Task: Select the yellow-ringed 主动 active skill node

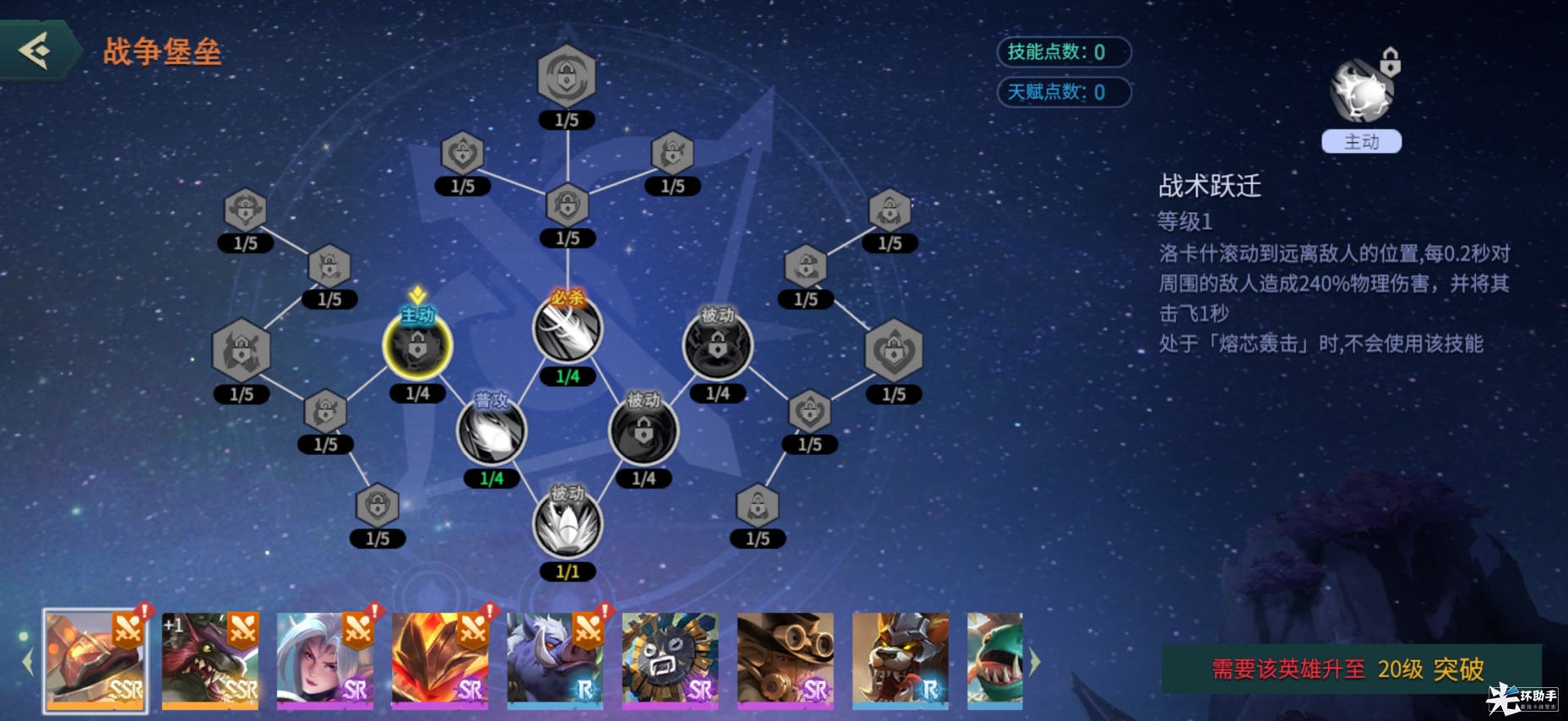Action: (x=417, y=346)
